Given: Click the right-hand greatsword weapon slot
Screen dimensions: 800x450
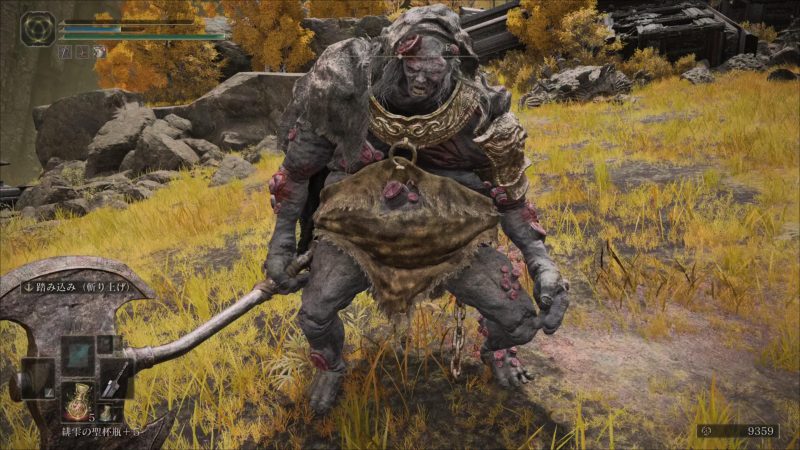Looking at the screenshot, I should [116, 377].
